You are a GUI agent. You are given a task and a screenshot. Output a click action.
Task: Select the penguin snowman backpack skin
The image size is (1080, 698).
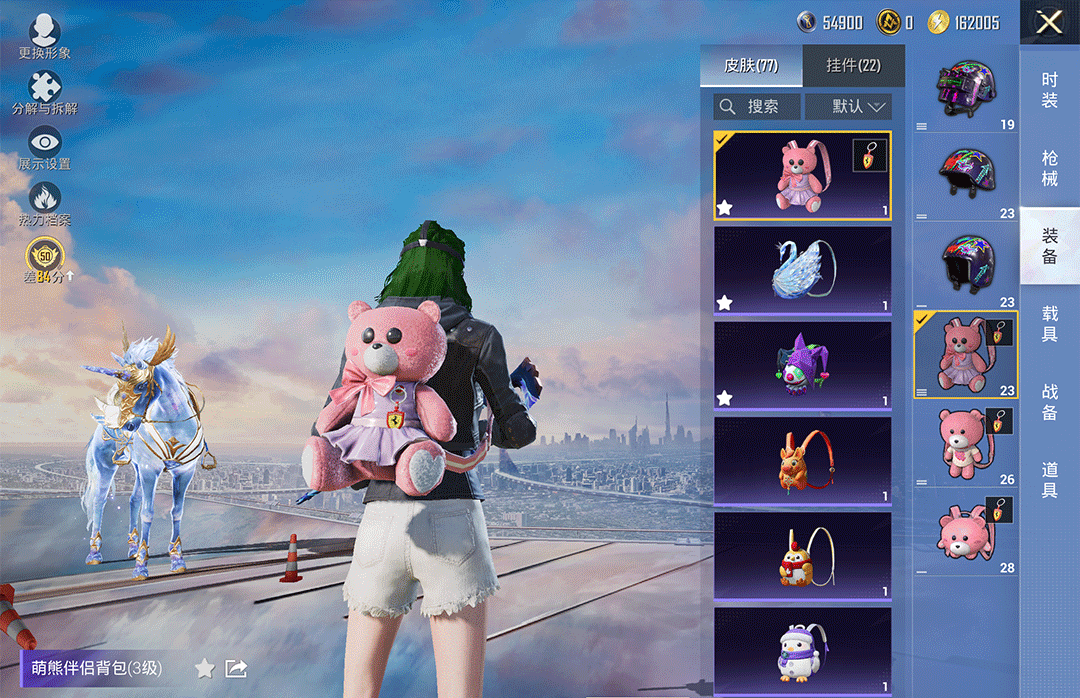click(x=802, y=648)
